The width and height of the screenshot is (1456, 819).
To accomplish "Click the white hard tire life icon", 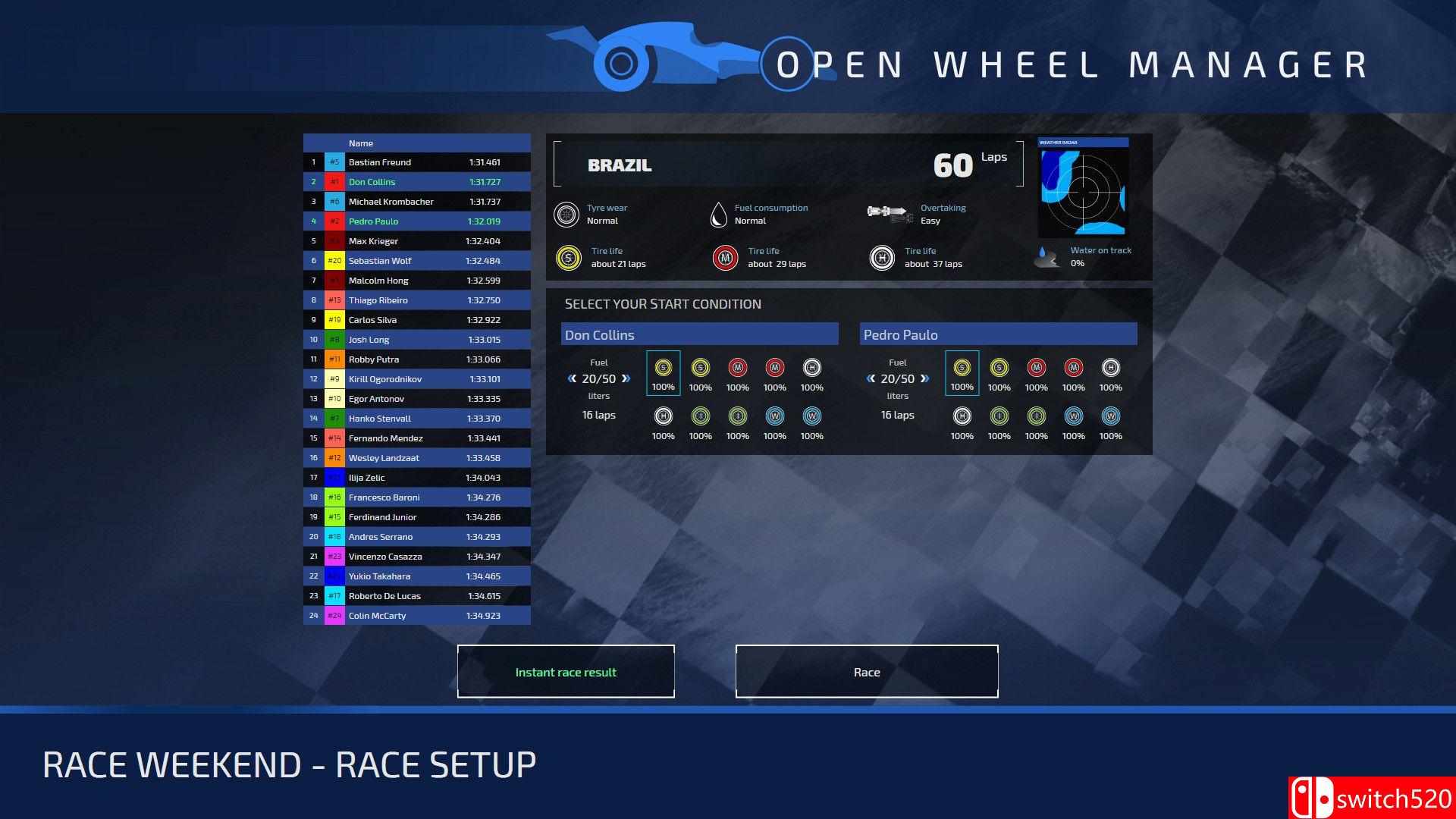I will (x=880, y=257).
